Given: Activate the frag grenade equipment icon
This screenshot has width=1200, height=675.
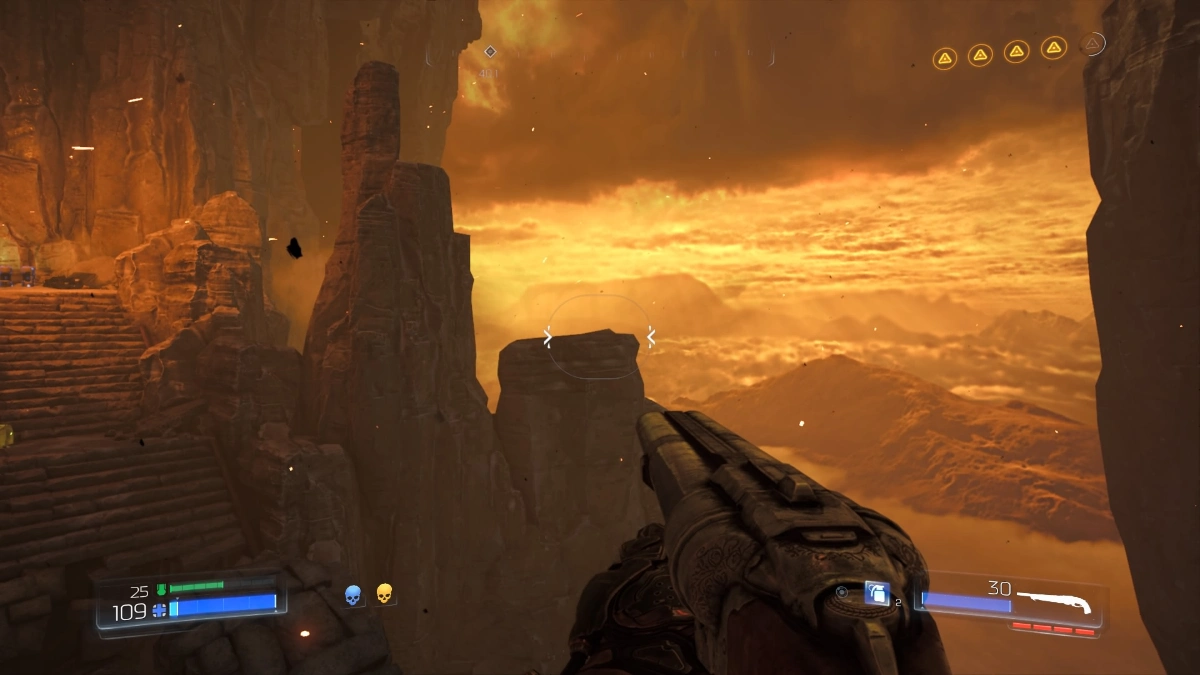Looking at the screenshot, I should point(877,593).
